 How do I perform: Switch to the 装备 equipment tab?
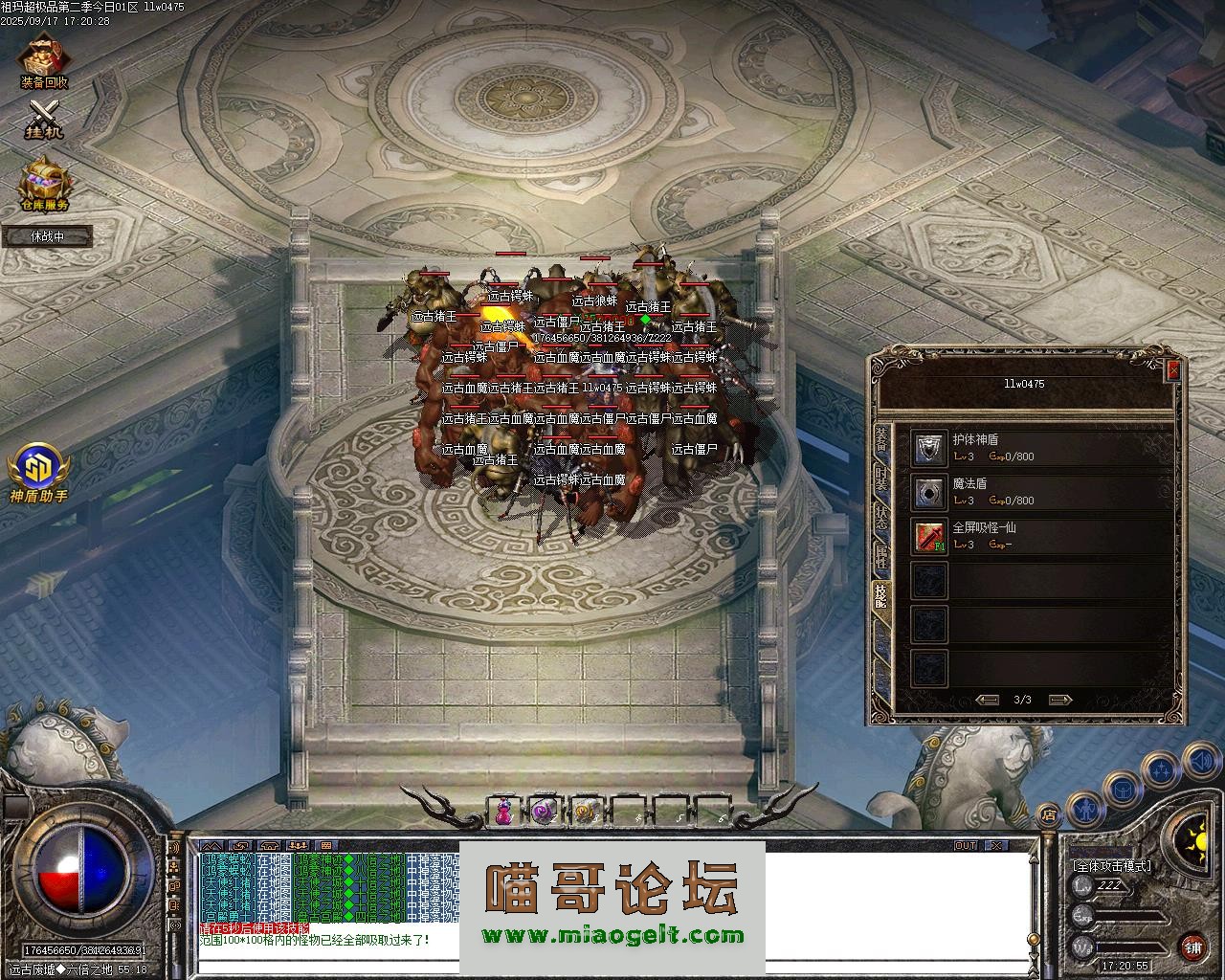pyautogui.click(x=880, y=440)
